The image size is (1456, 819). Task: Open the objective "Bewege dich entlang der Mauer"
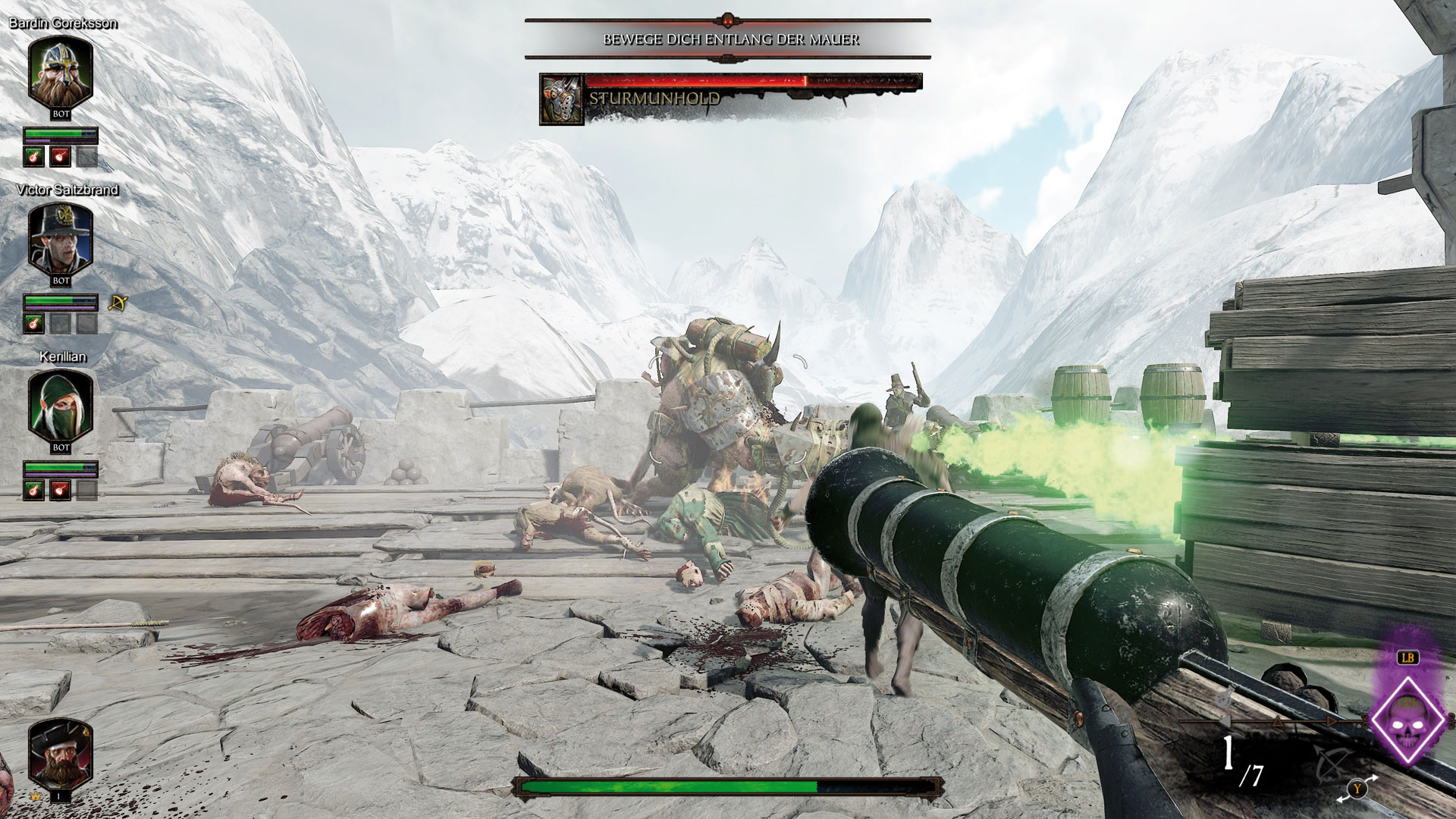731,39
